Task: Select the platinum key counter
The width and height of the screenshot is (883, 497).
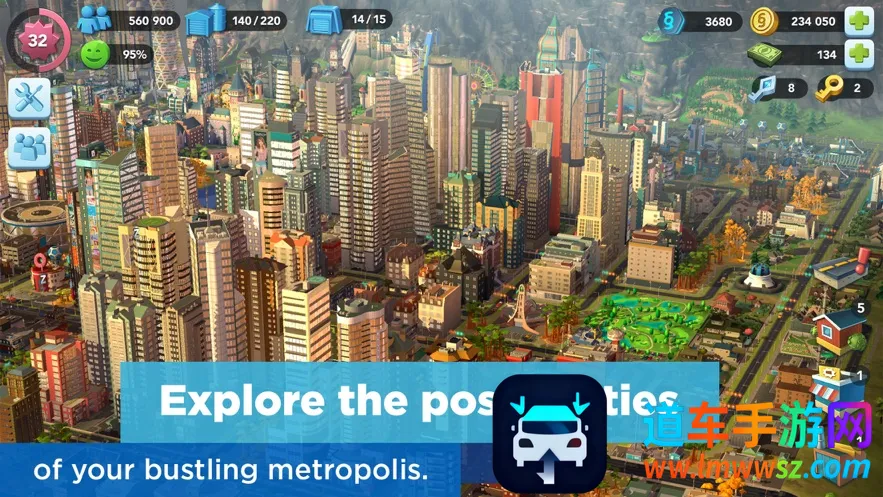Action: click(x=765, y=88)
